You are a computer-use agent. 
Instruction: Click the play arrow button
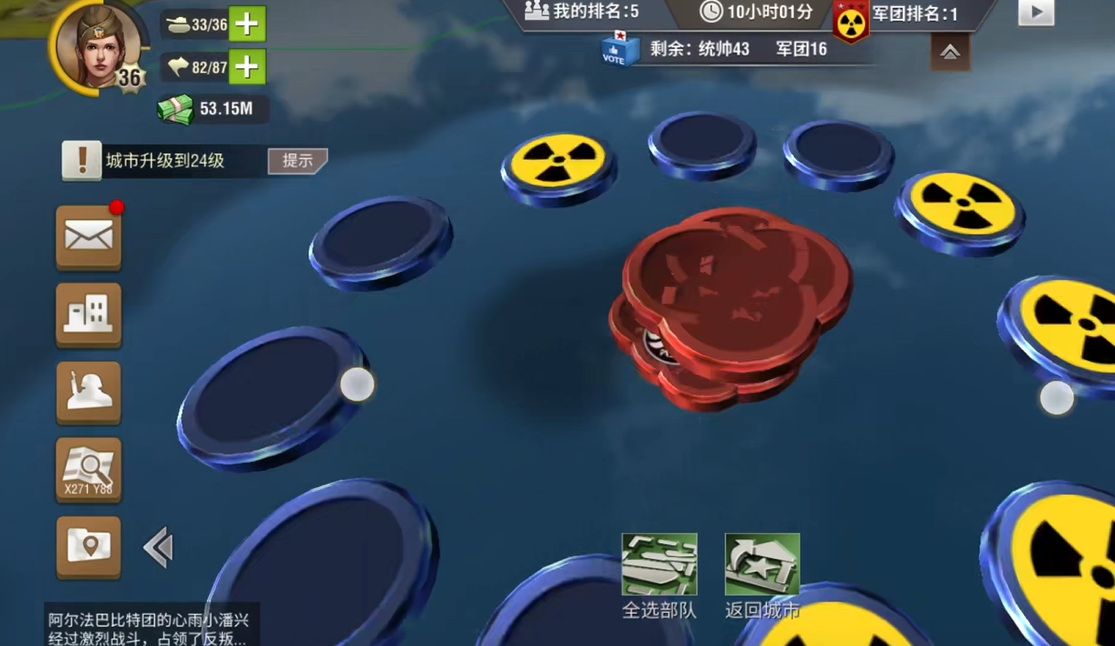pyautogui.click(x=1035, y=13)
